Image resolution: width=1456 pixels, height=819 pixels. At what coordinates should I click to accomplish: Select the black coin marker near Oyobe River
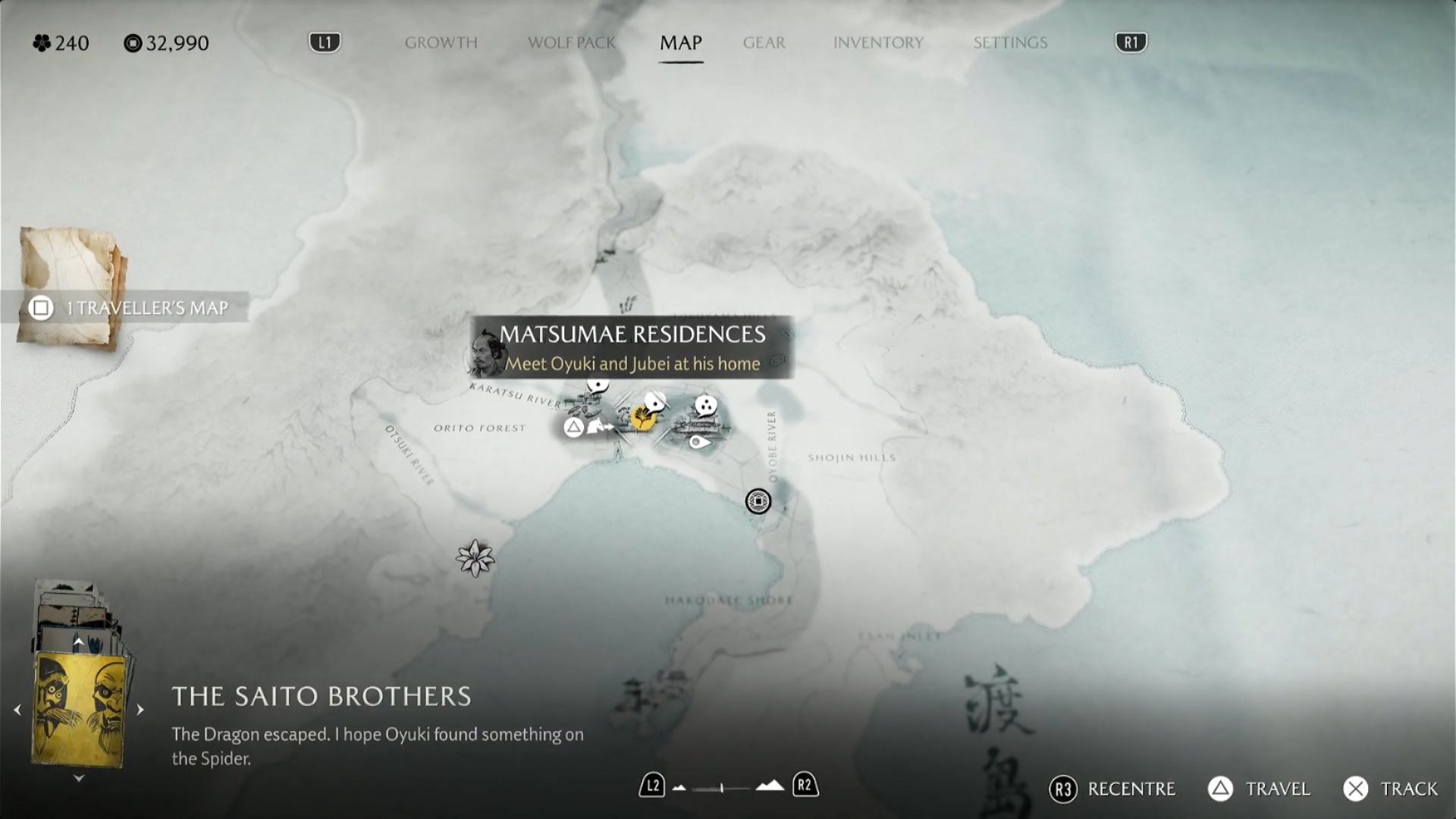coord(758,501)
